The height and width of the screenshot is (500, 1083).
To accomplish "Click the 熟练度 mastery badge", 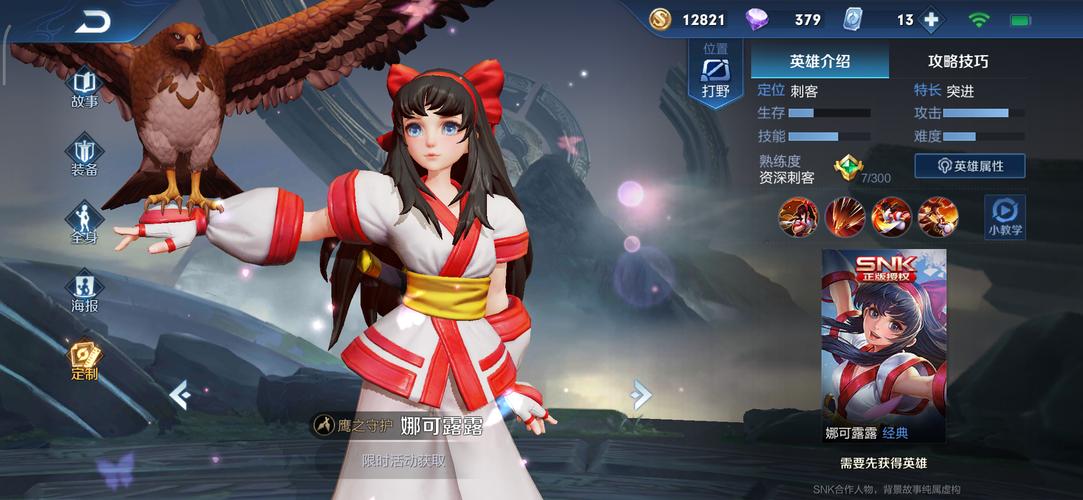I will click(x=847, y=166).
